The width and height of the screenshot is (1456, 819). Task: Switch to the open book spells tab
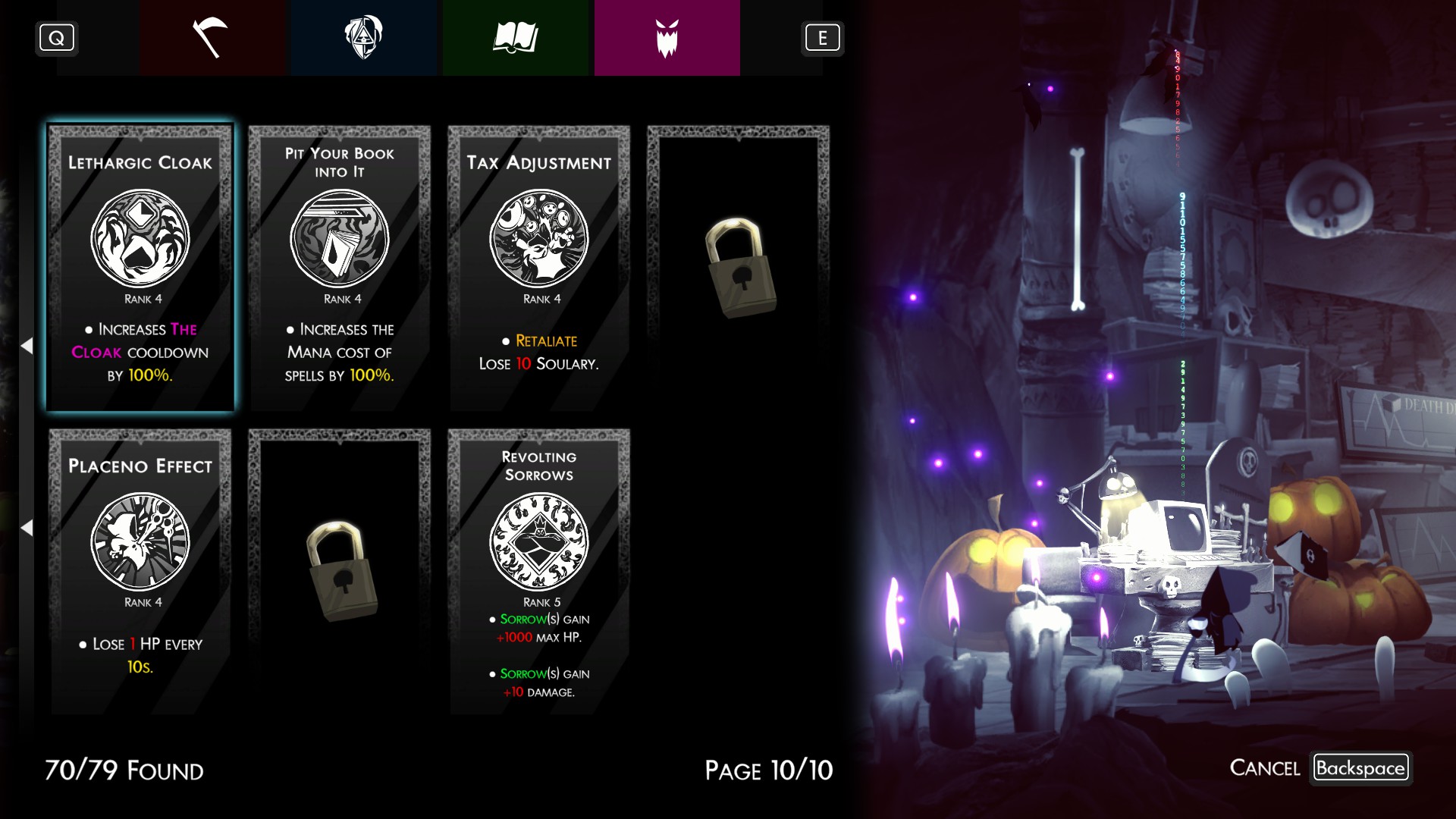pos(516,38)
